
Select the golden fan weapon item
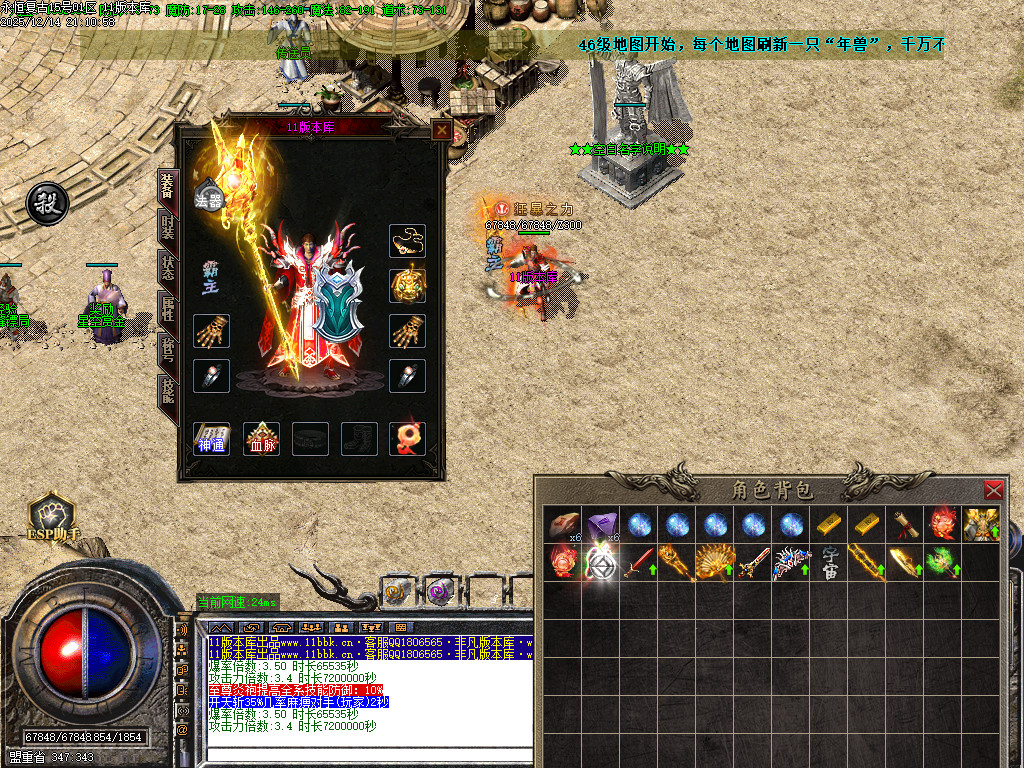(x=715, y=562)
